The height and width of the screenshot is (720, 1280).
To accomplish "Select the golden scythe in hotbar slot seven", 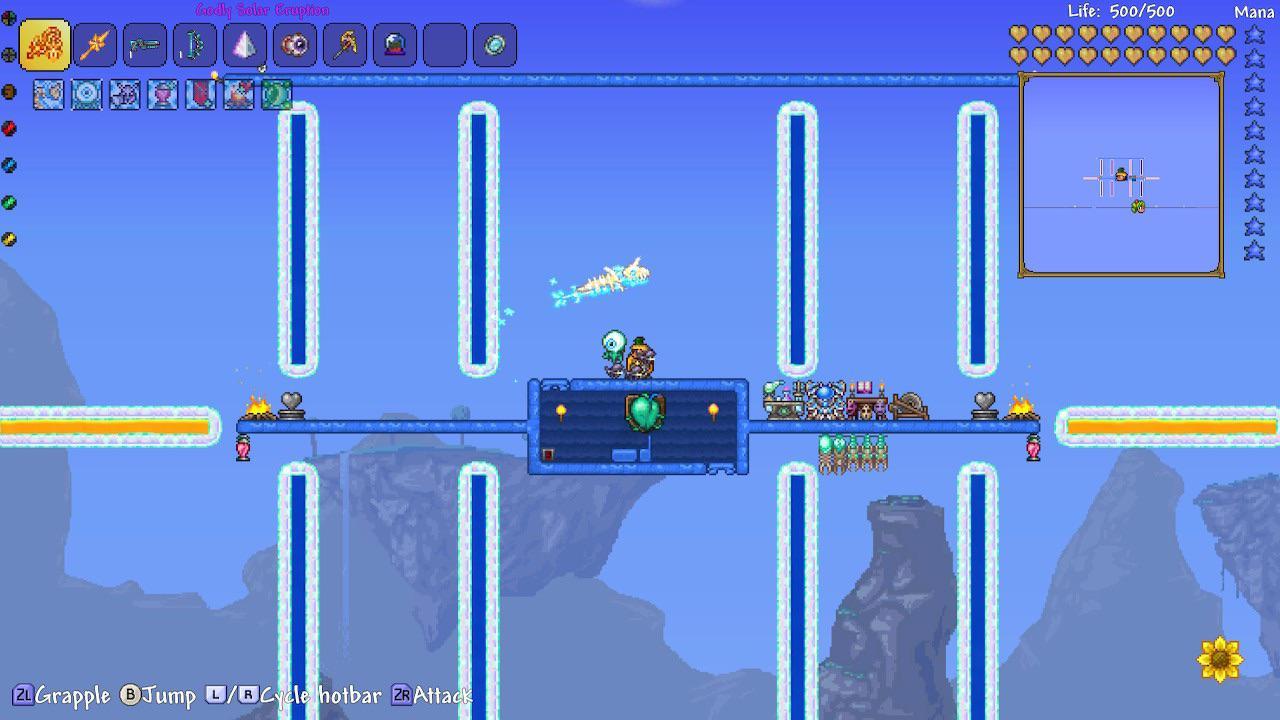I will click(344, 45).
